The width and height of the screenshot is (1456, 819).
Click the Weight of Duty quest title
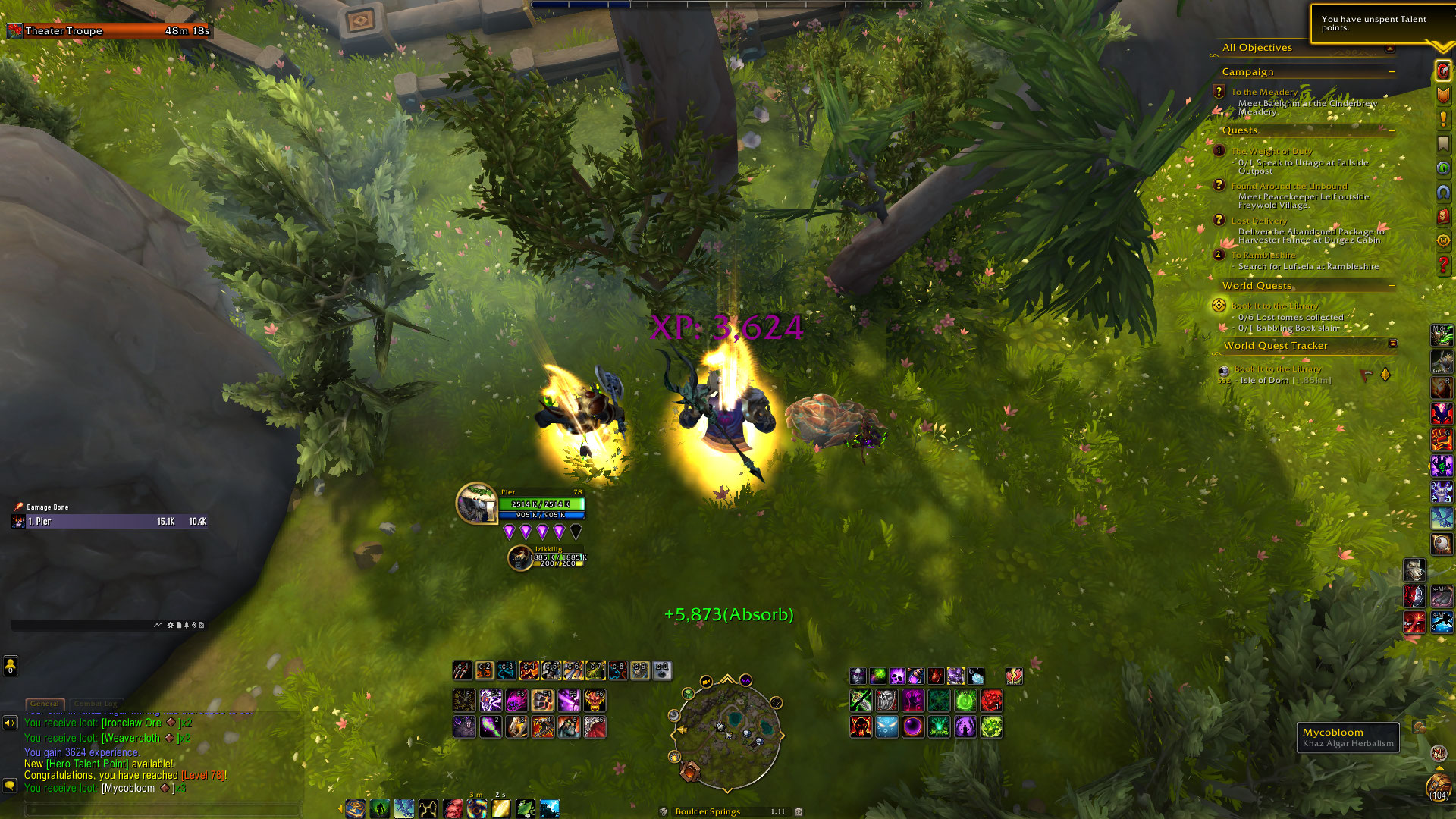[1272, 152]
